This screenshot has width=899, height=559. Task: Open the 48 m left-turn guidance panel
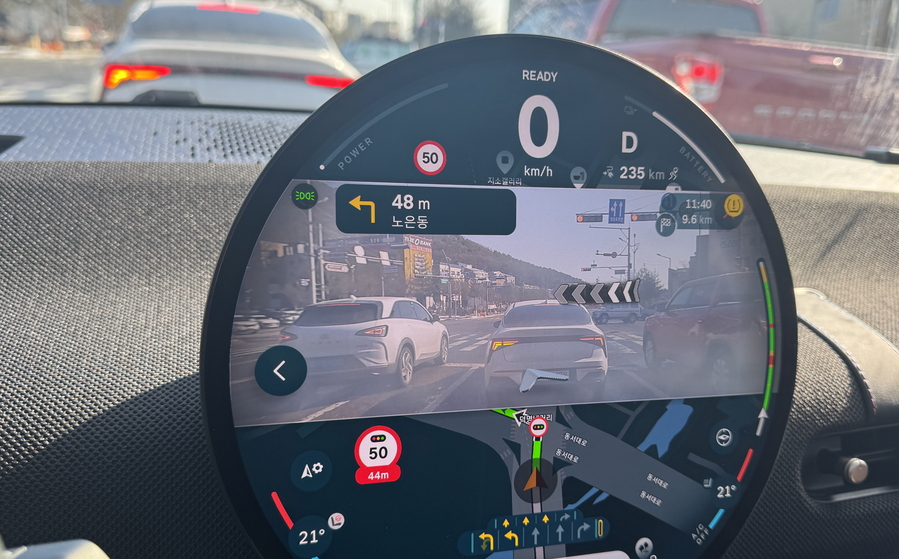click(426, 210)
